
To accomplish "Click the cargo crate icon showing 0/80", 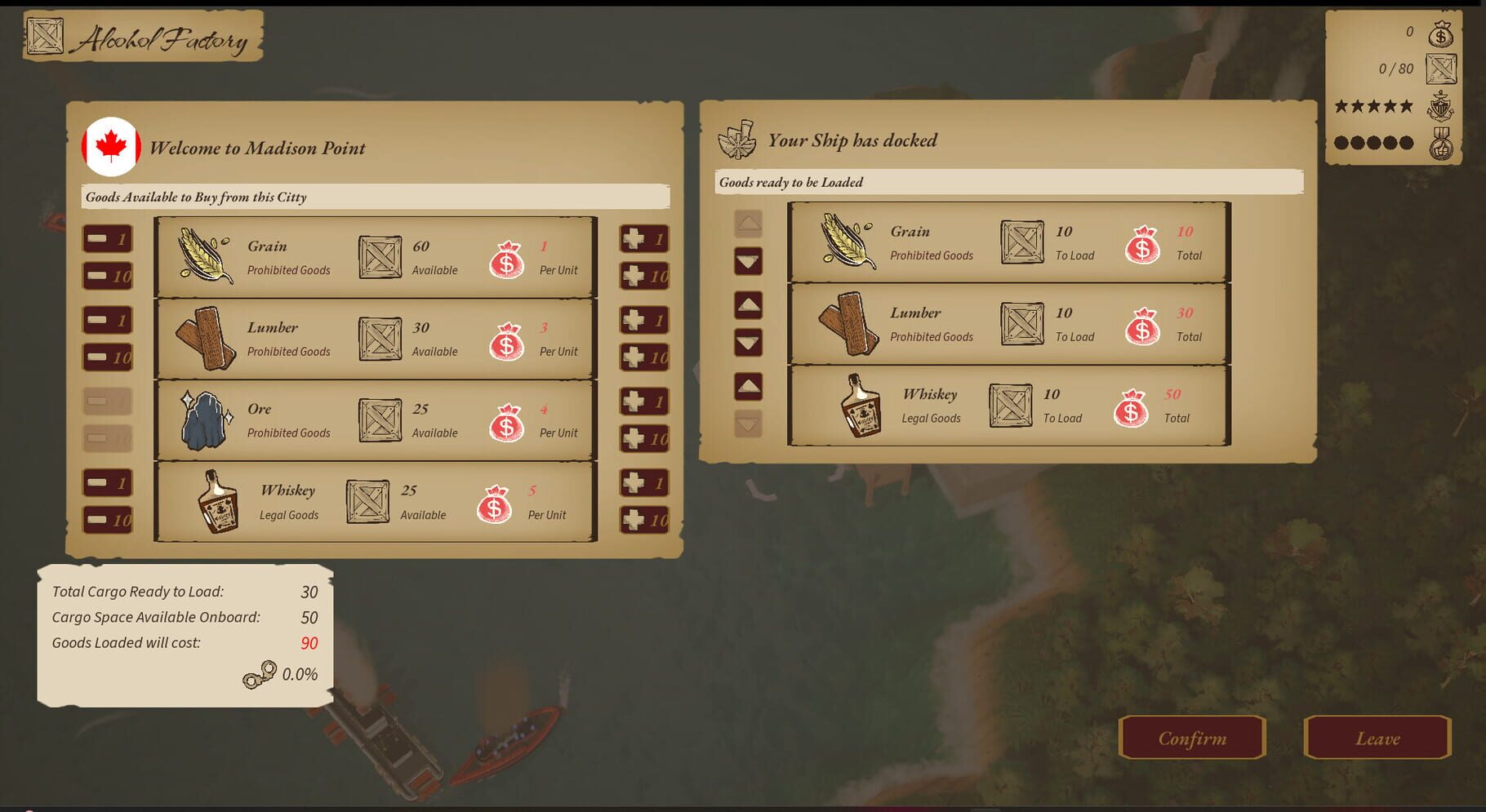I will click(1440, 69).
